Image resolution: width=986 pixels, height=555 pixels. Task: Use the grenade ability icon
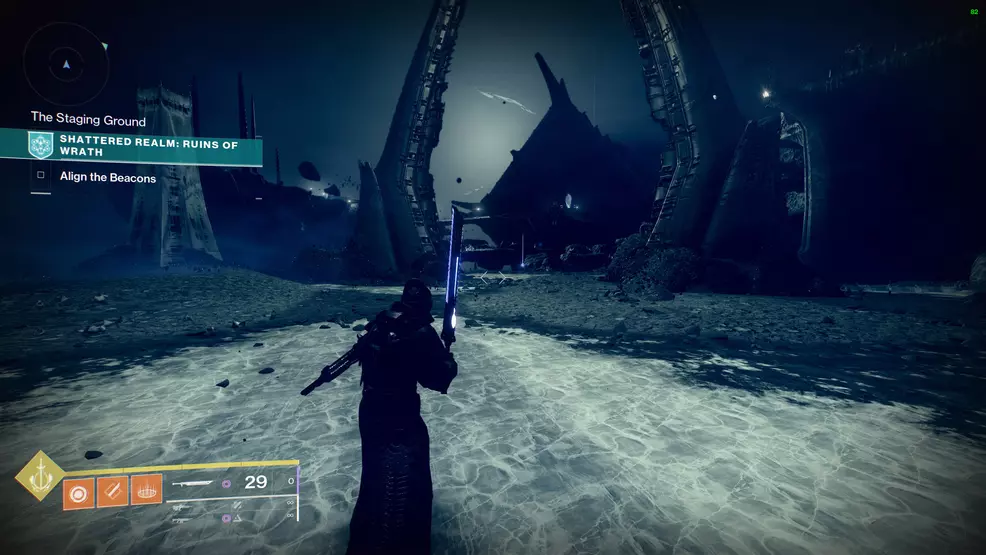78,491
